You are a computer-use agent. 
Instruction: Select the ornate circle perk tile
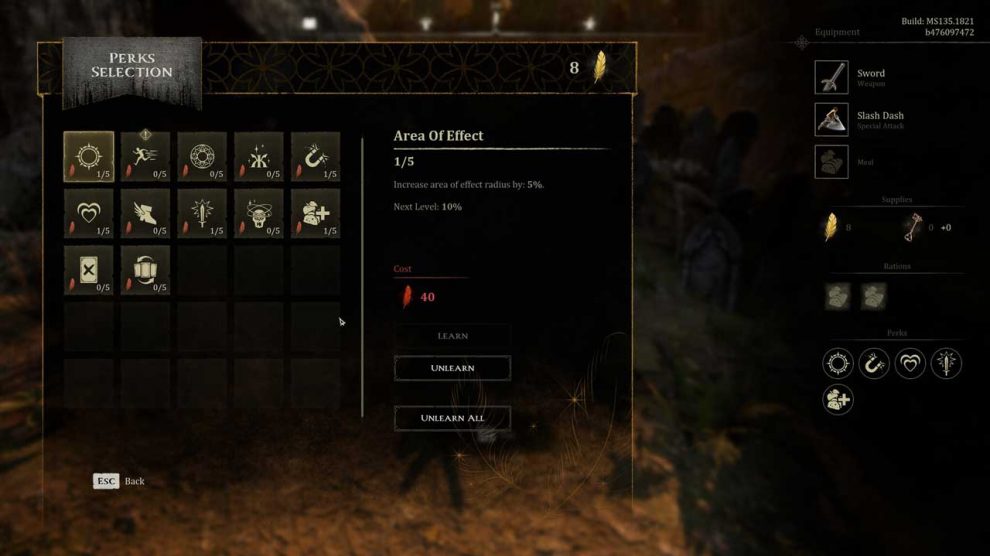[x=202, y=157]
